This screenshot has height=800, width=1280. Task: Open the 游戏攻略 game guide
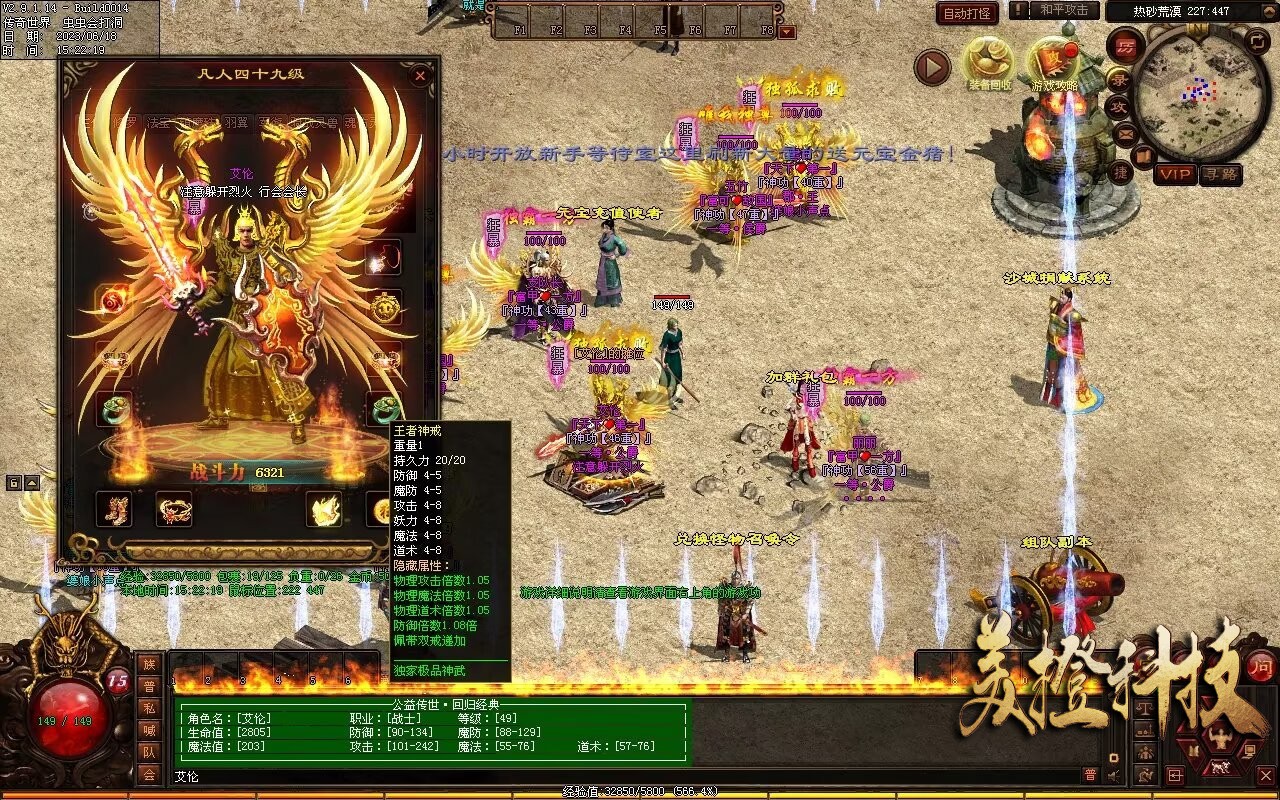(1054, 64)
